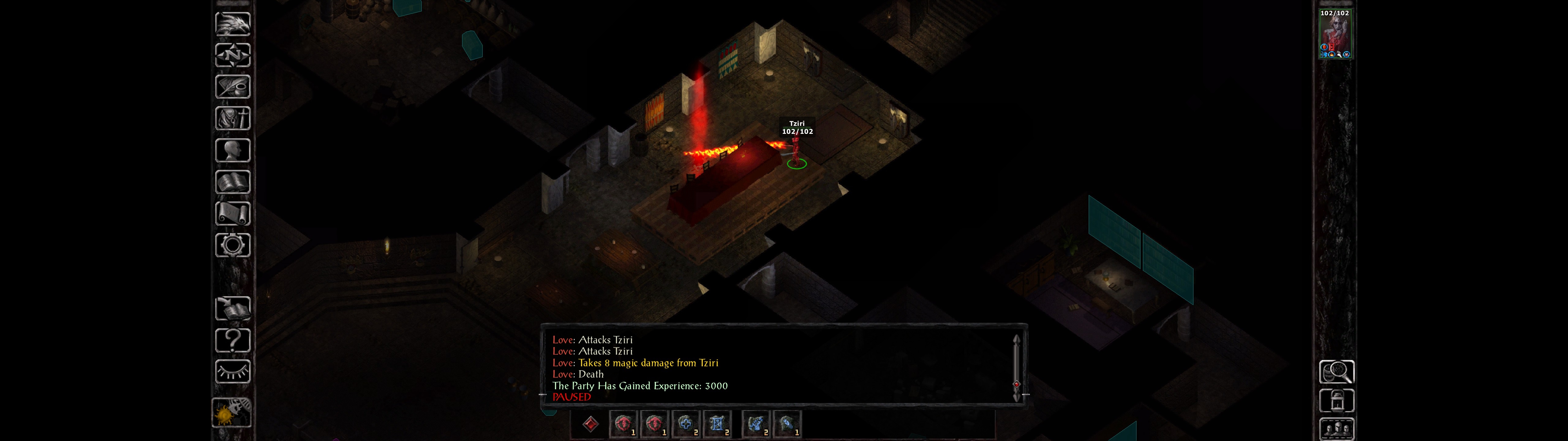The image size is (1568, 441).
Task: Open the journal with the quill icon
Action: click(232, 86)
